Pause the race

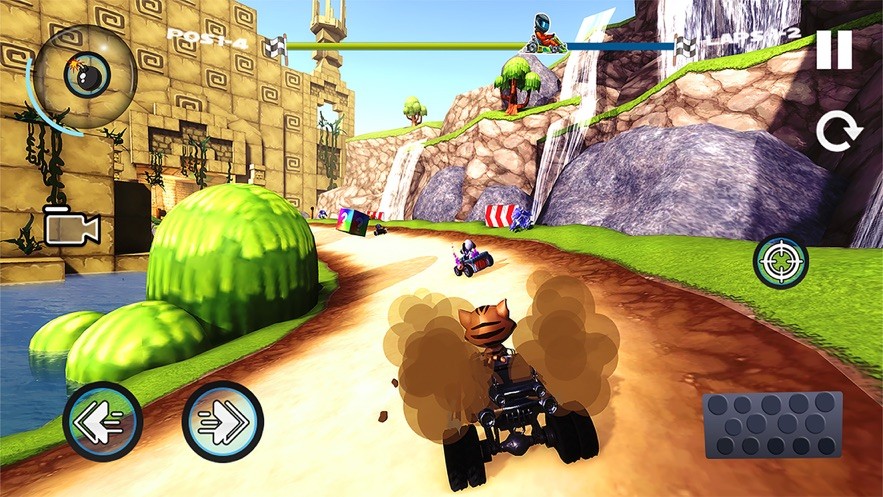[833, 50]
